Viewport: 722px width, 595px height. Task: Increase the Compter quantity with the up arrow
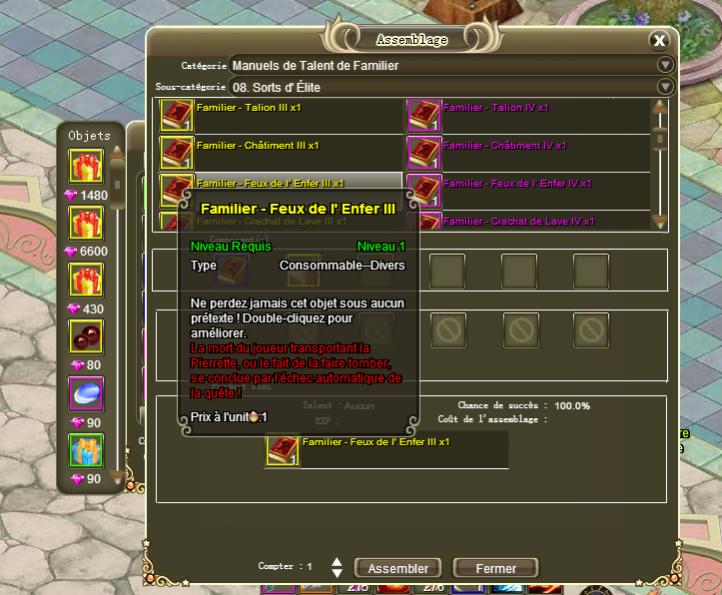(337, 562)
